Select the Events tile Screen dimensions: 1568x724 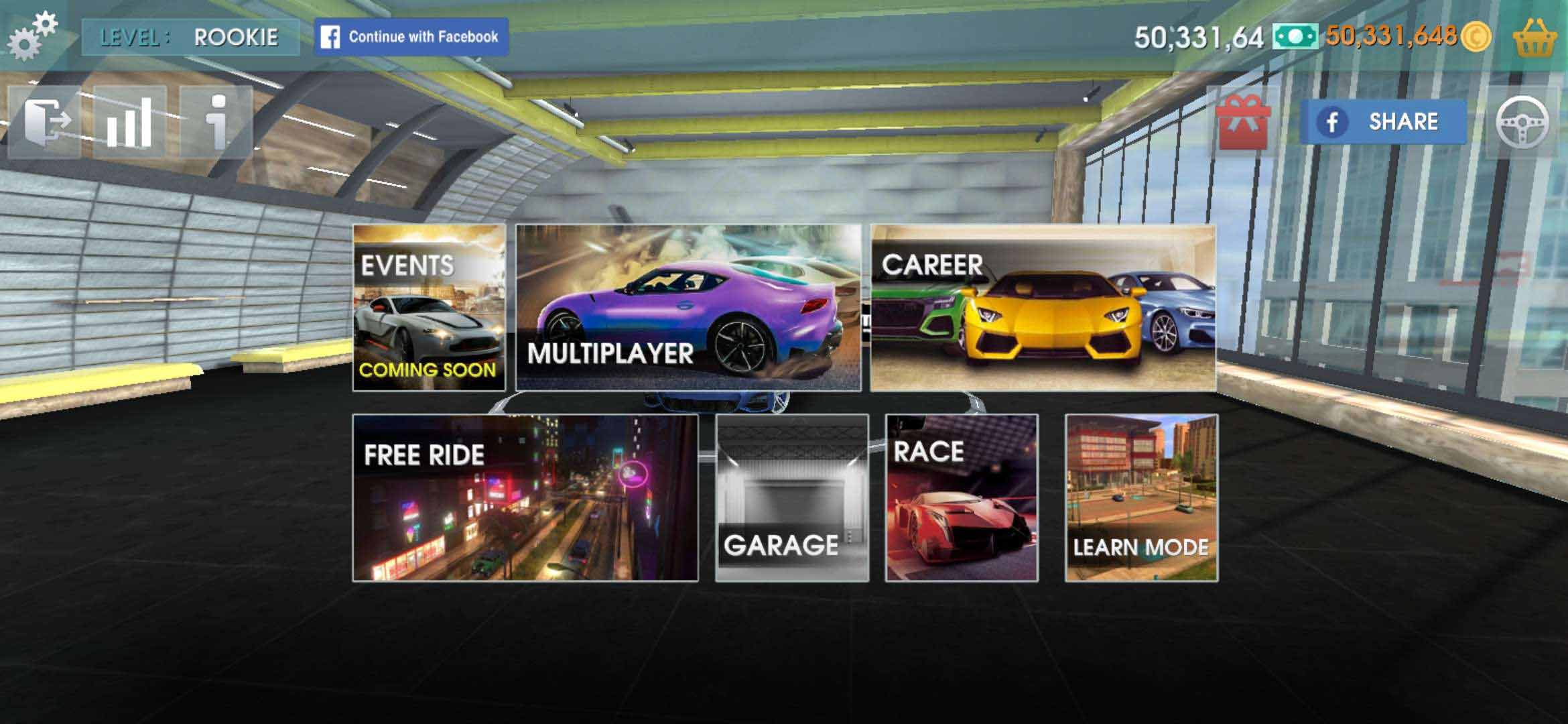(x=429, y=308)
